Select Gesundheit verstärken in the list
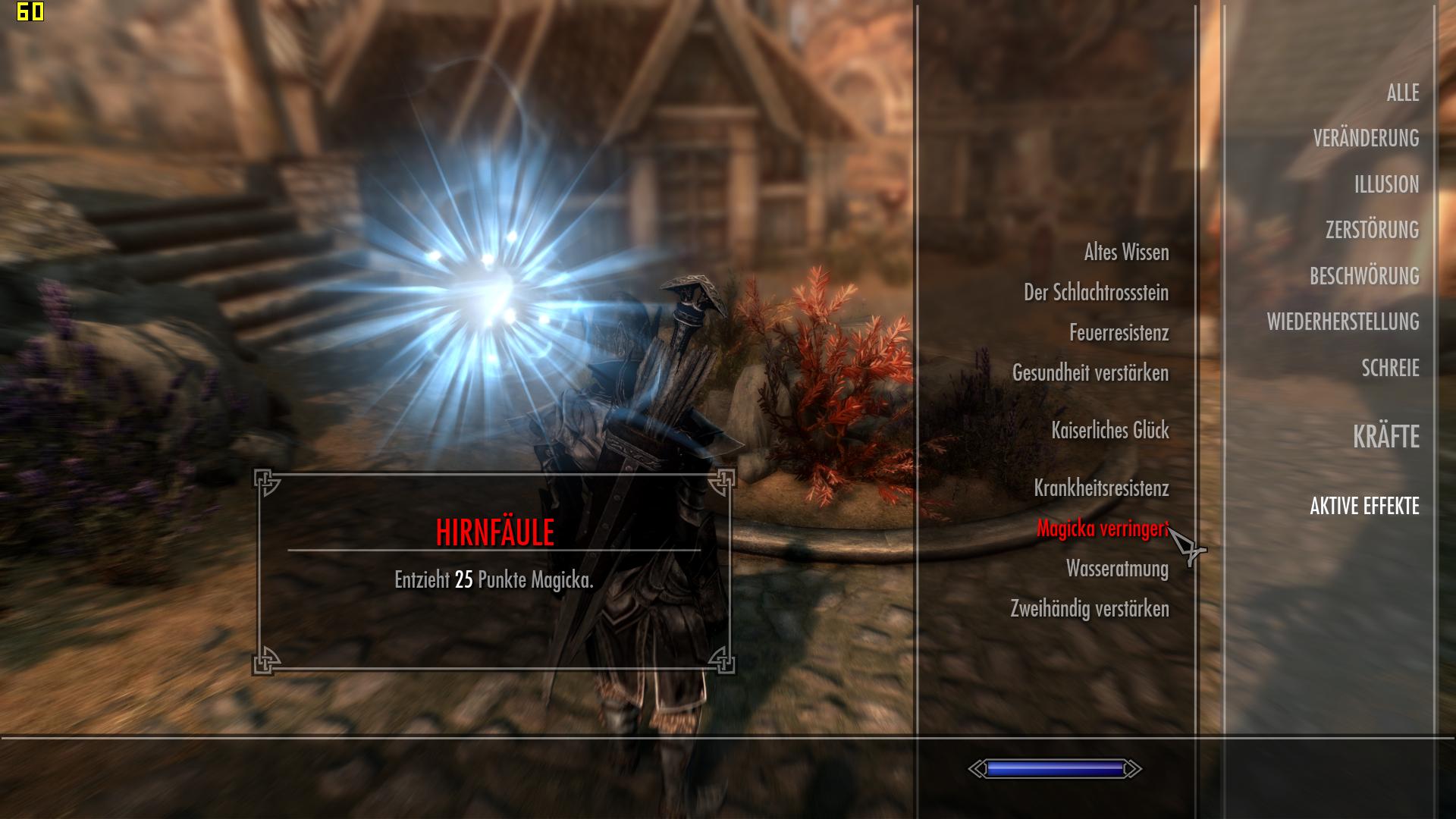The height and width of the screenshot is (819, 1456). pyautogui.click(x=1090, y=373)
